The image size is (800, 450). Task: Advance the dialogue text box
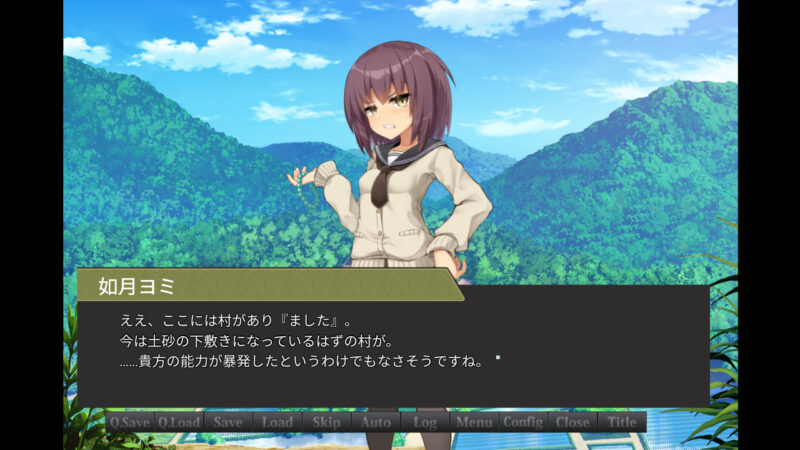(x=400, y=345)
